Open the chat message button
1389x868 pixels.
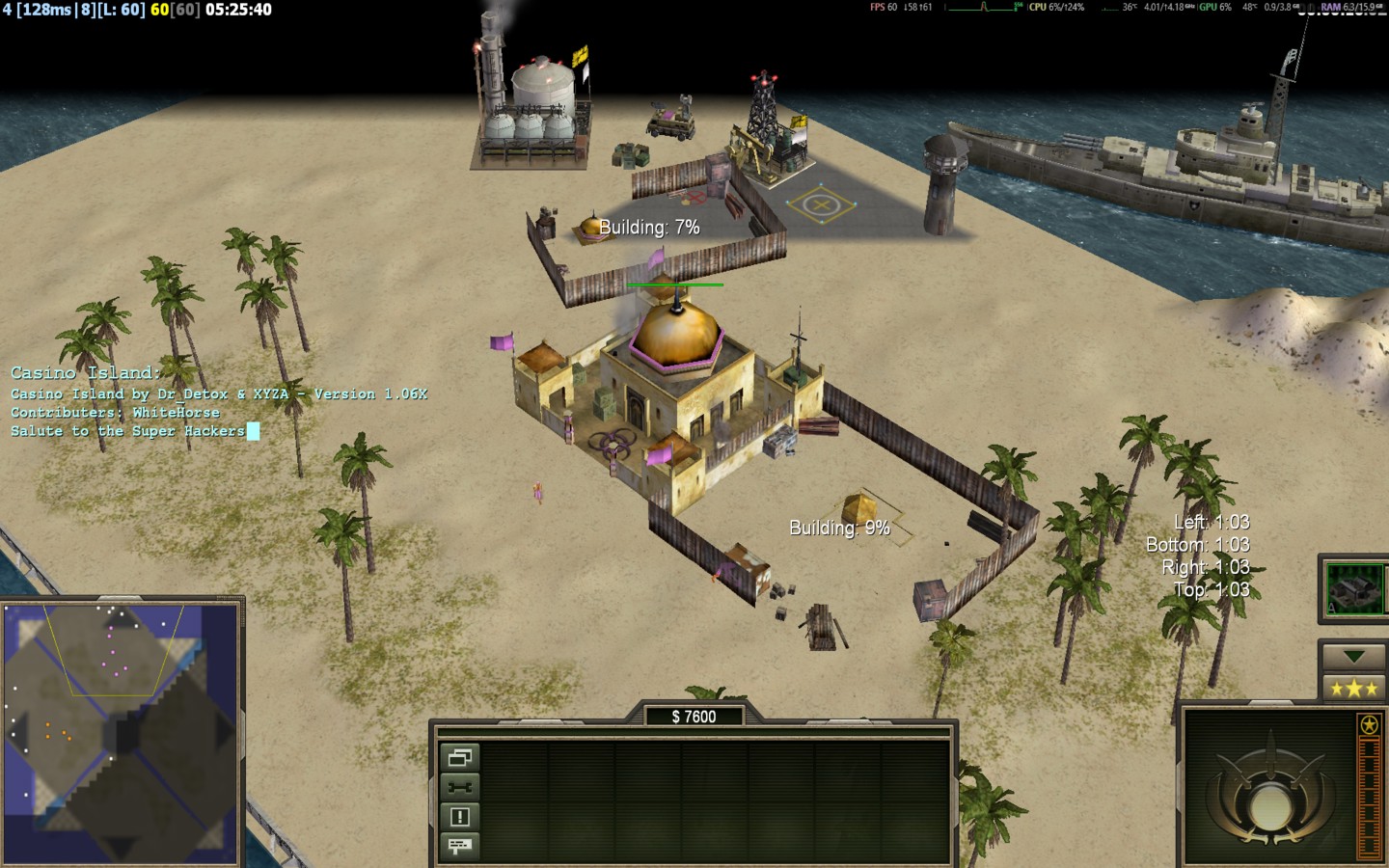460,846
